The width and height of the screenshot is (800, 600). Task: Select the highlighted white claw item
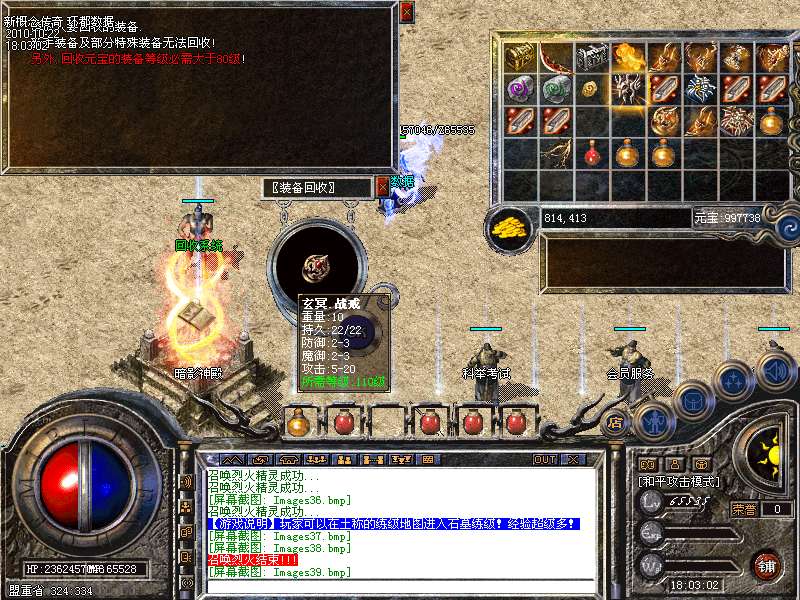pos(628,89)
